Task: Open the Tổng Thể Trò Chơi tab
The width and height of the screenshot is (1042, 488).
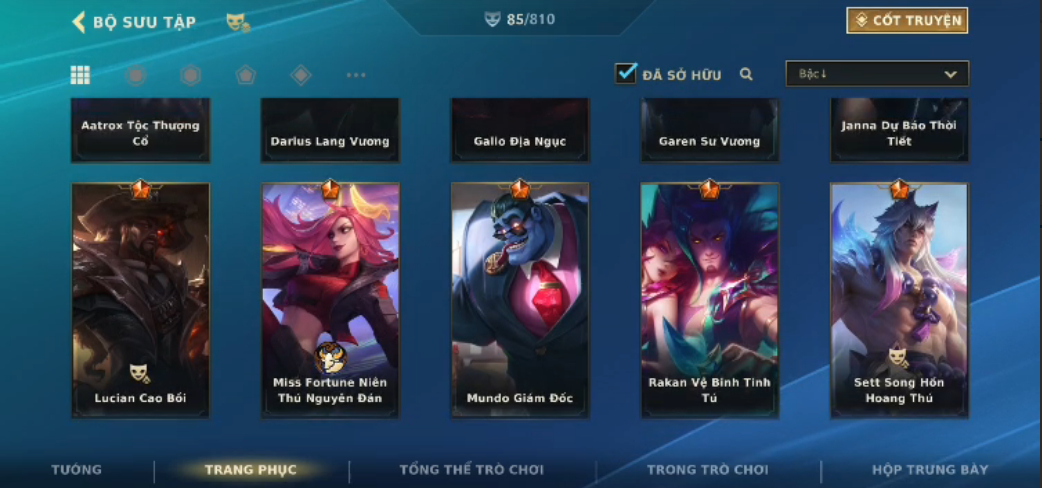Action: tap(471, 470)
